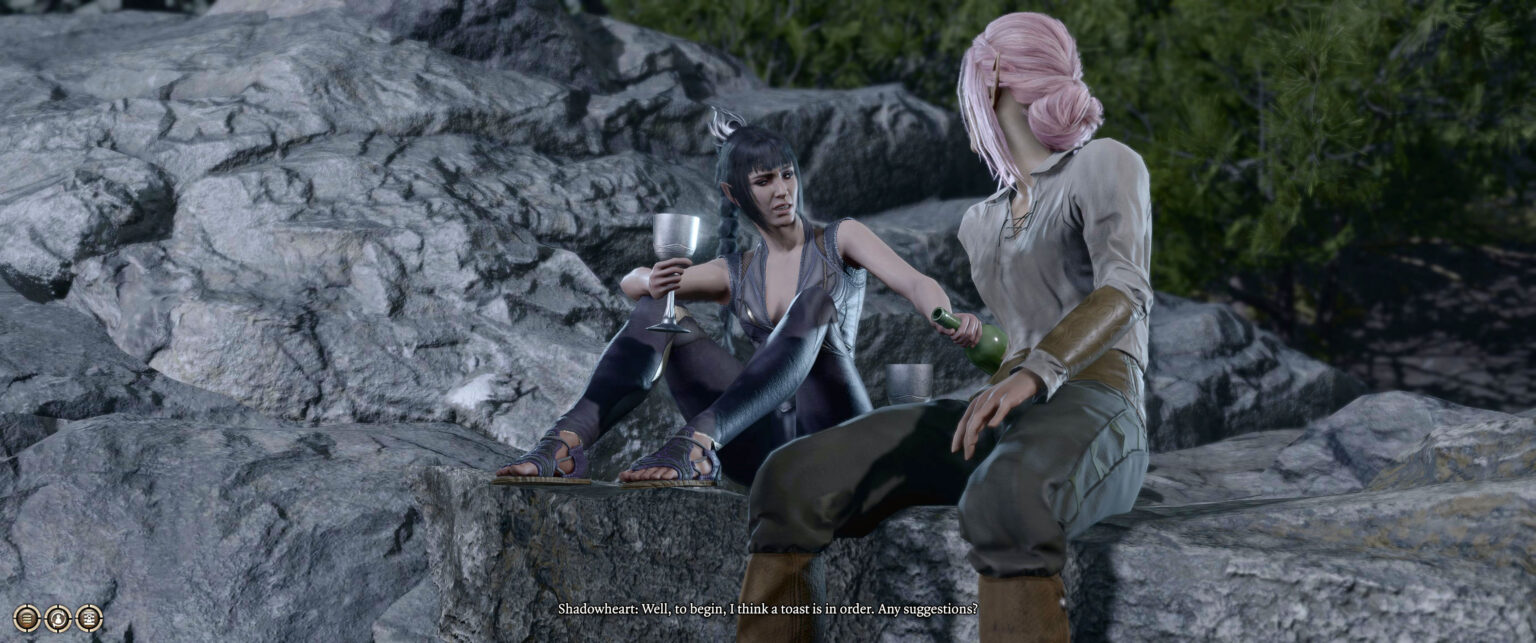The height and width of the screenshot is (643, 1536).
Task: Open the trade icon beside character swap
Action: coord(89,618)
